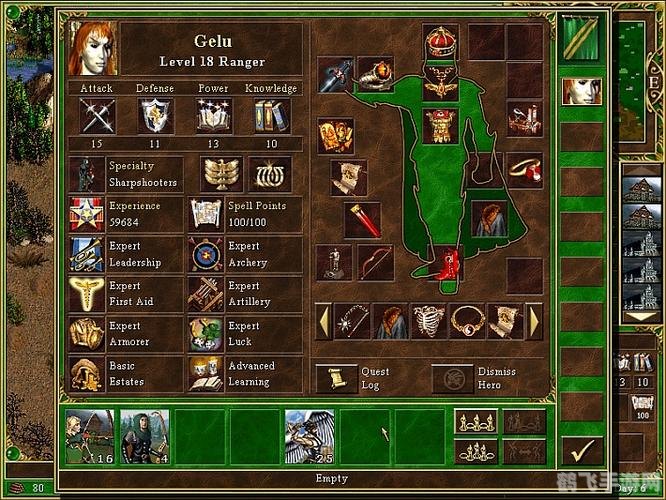Show backpack items to the right
666x500 pixels.
click(x=534, y=321)
